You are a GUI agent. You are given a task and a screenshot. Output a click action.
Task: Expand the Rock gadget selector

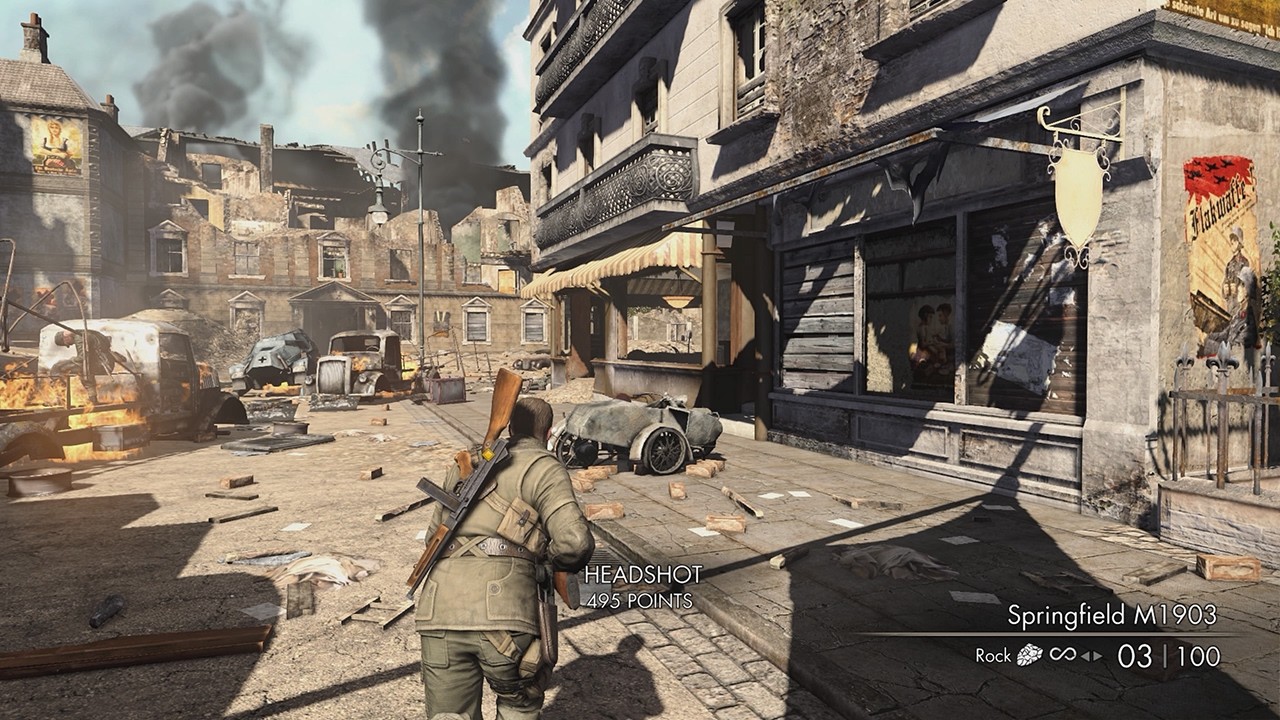coord(1029,655)
